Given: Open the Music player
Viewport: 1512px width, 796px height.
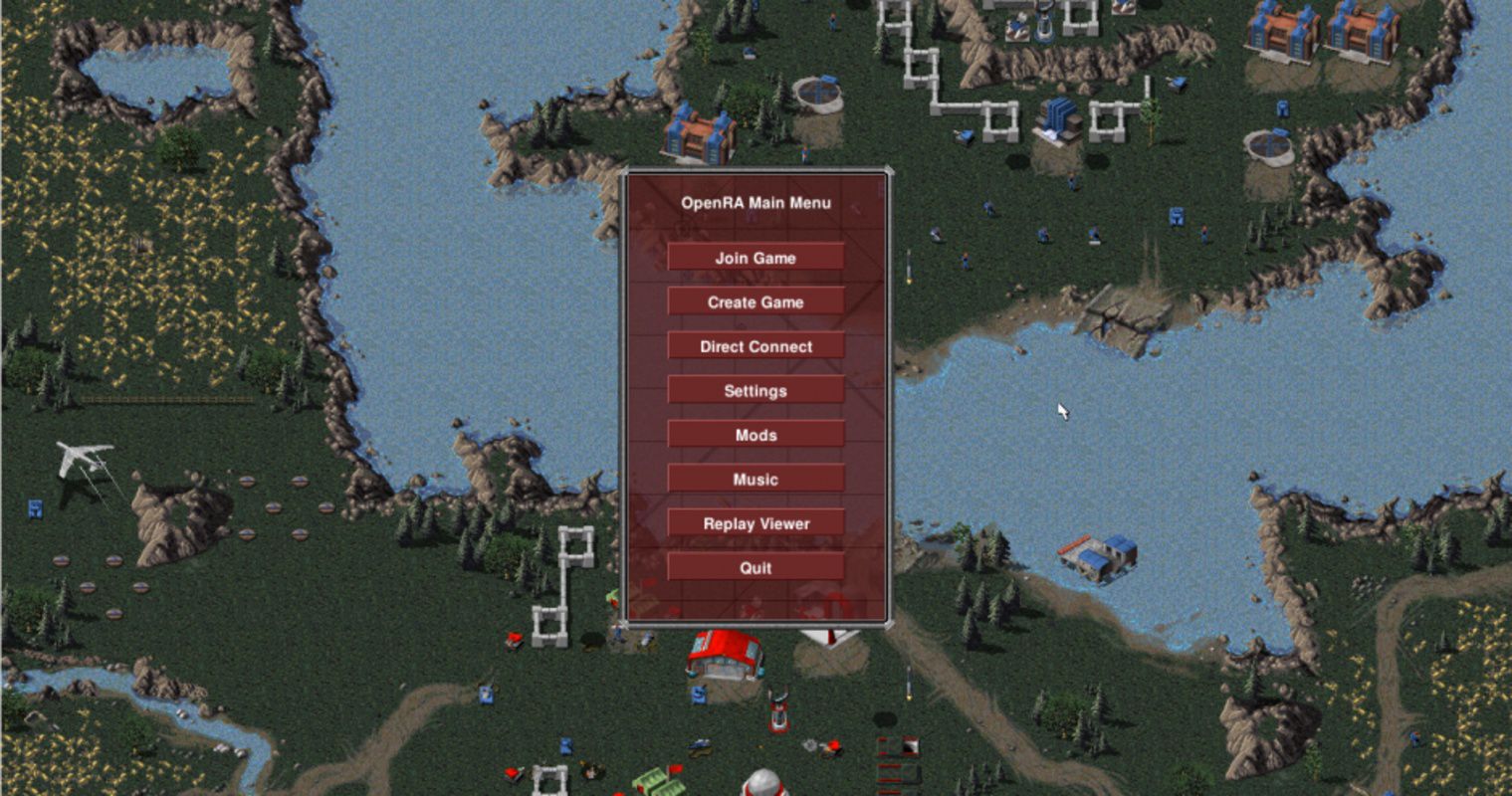Looking at the screenshot, I should point(756,479).
